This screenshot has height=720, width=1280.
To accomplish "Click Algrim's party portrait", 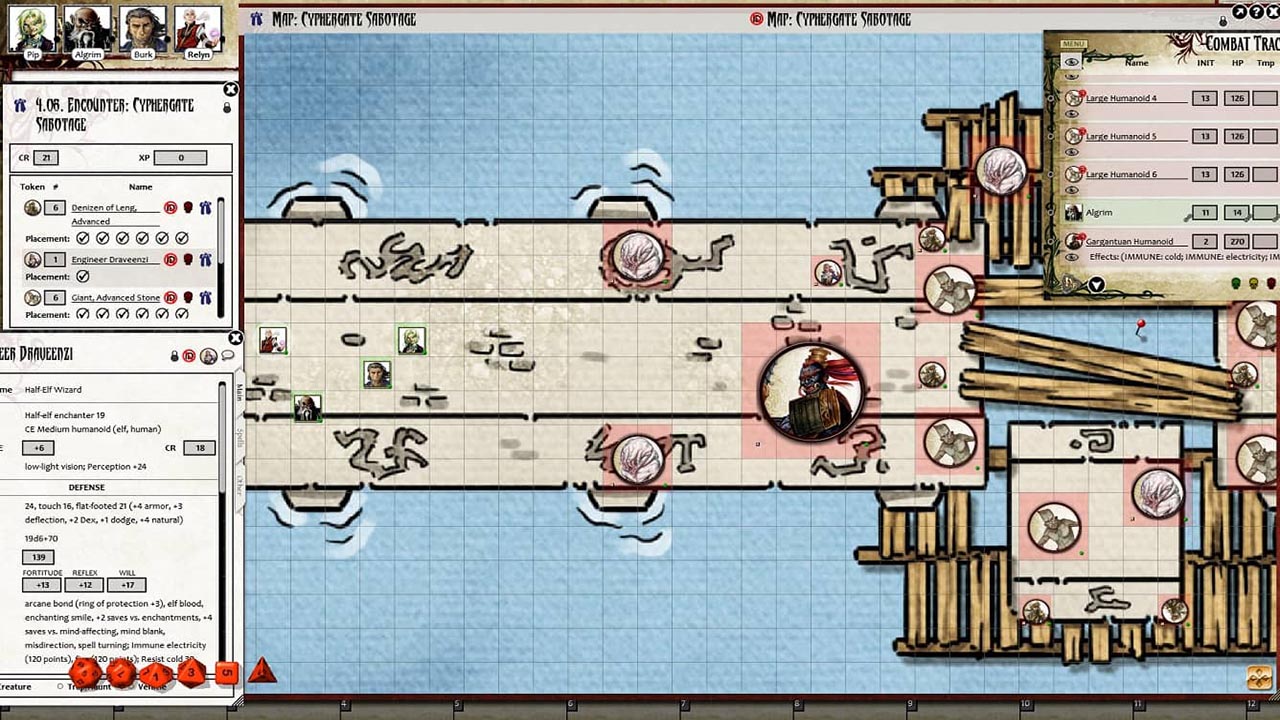I will 85,28.
